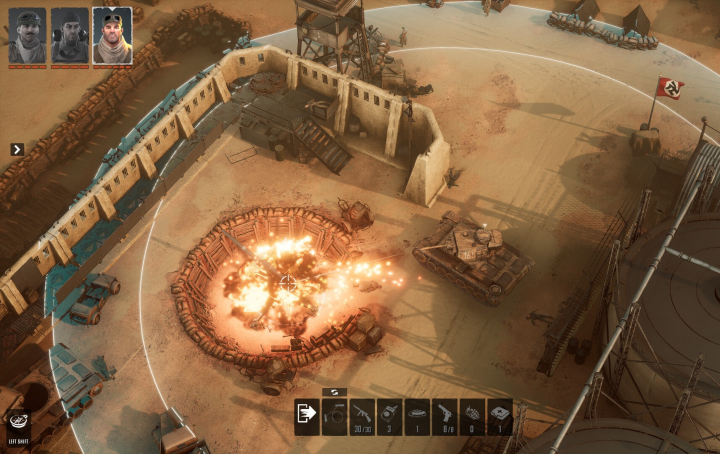Choose the explosive charge slot with count 3
This screenshot has width=720, height=454.
(389, 416)
